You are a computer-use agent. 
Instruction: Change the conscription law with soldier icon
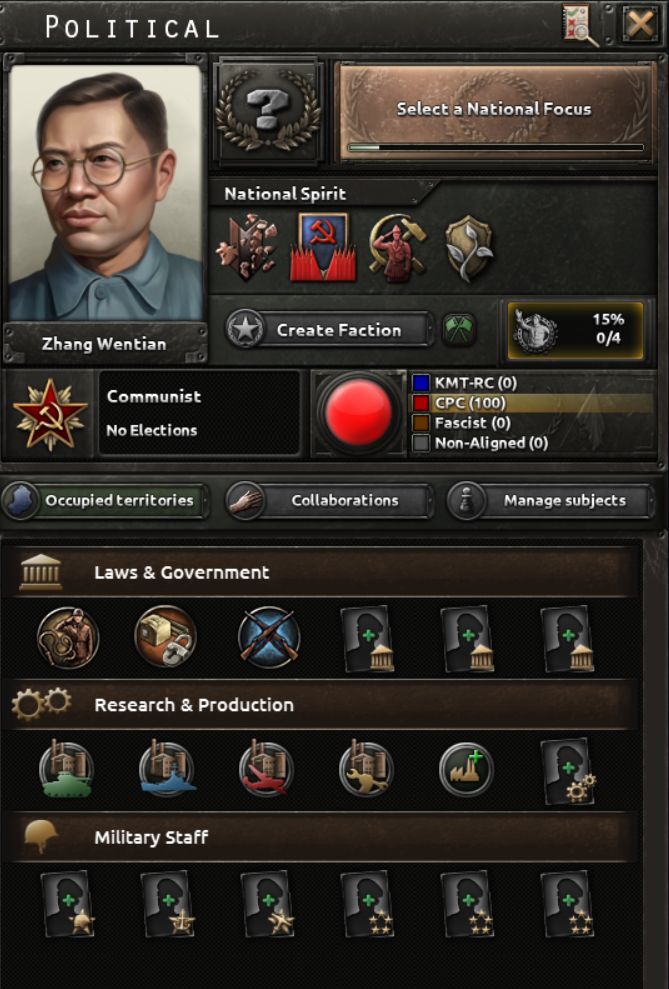coord(68,637)
